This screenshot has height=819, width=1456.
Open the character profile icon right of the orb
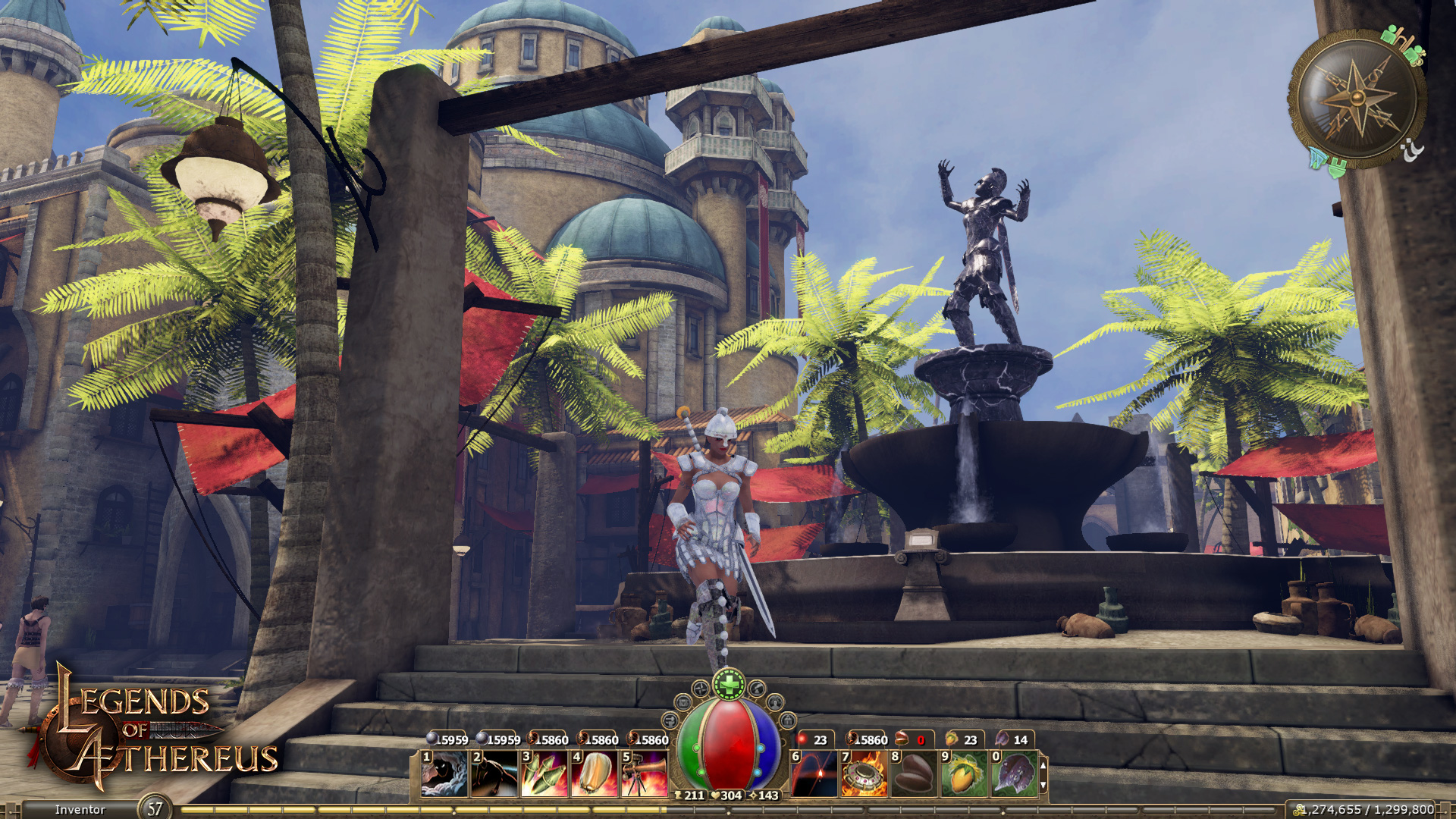(776, 704)
